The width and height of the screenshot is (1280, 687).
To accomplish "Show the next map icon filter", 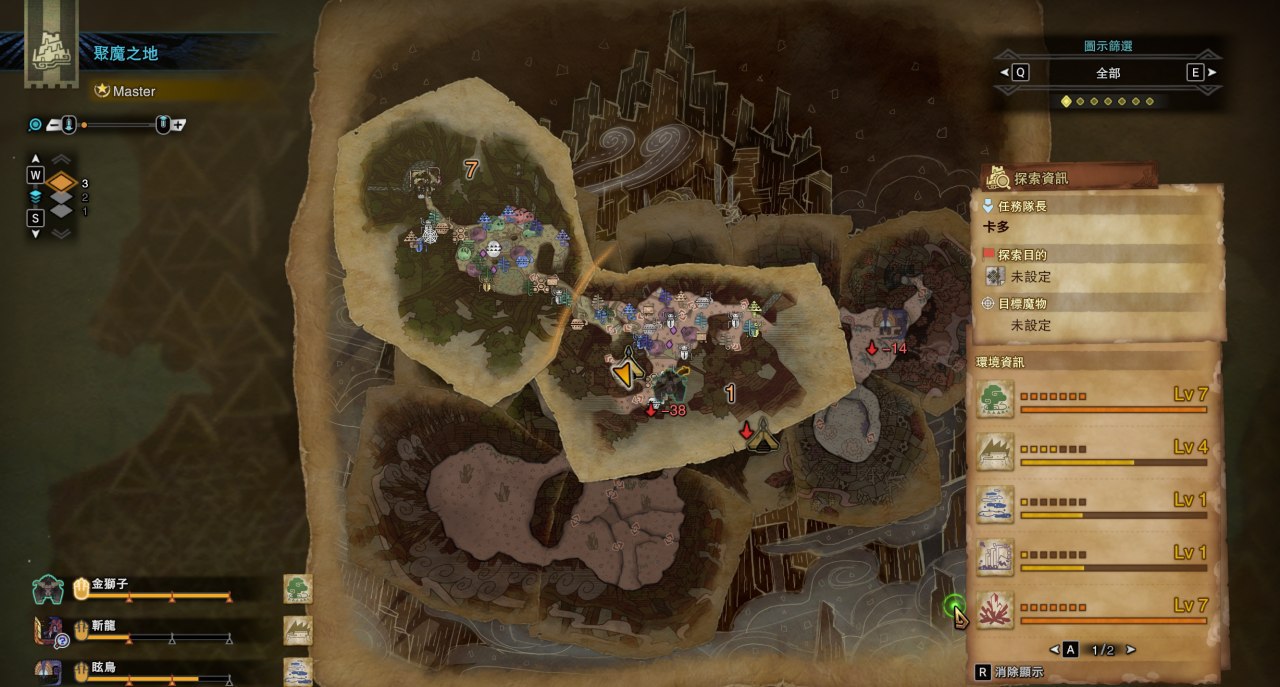I will pyautogui.click(x=1211, y=72).
